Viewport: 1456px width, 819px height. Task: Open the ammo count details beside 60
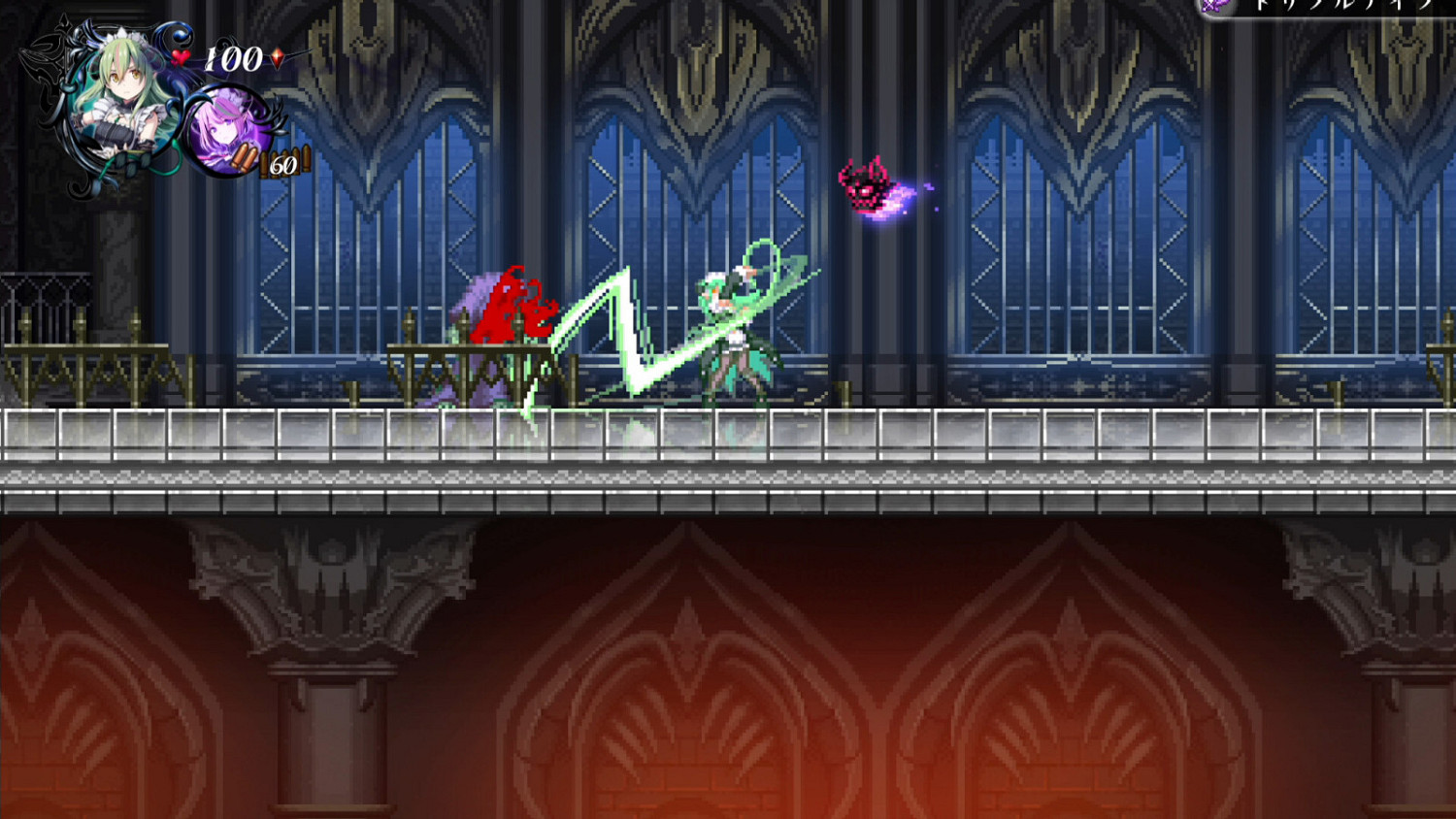283,165
